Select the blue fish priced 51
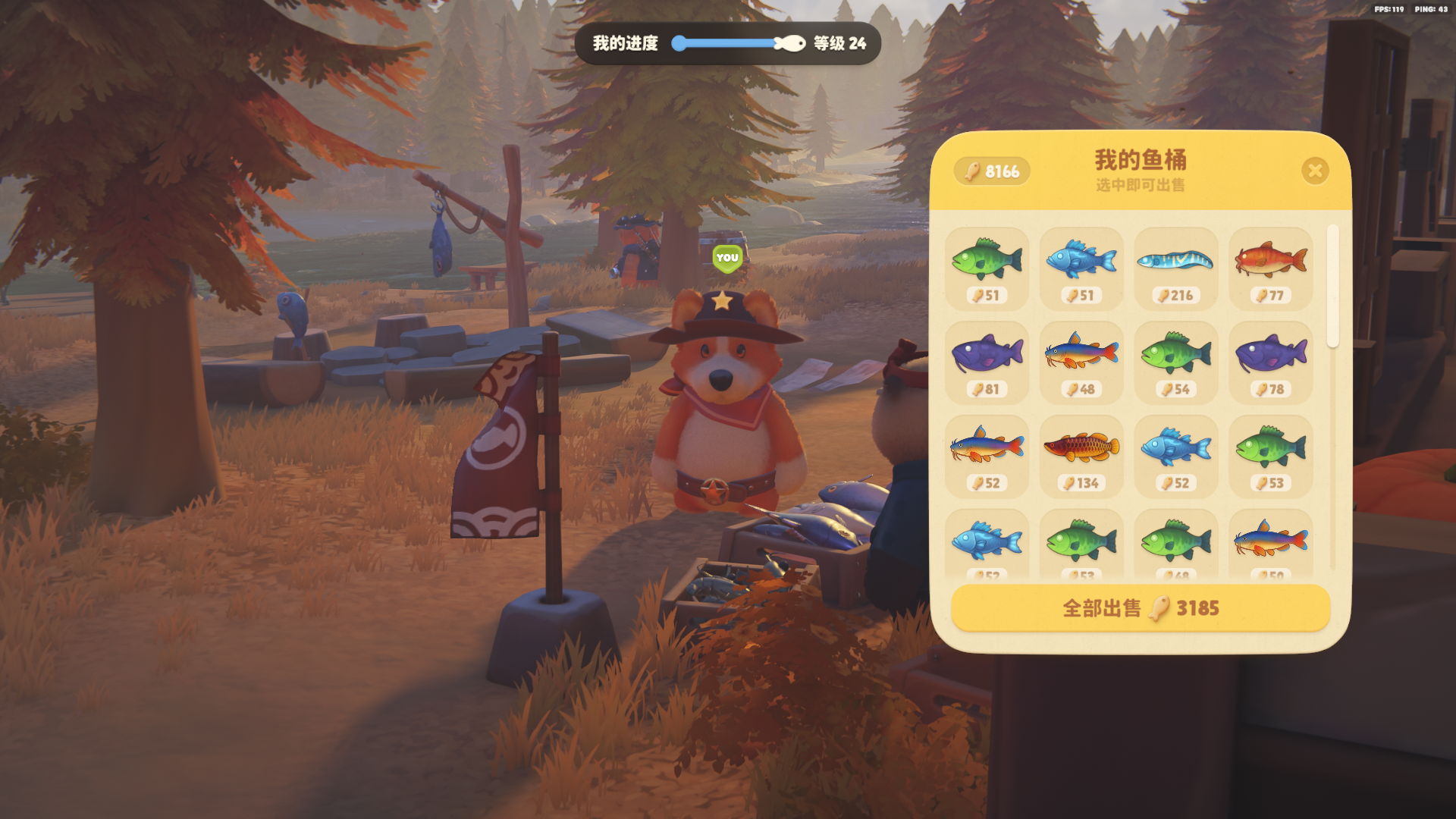Viewport: 1456px width, 819px height. 1081,268
